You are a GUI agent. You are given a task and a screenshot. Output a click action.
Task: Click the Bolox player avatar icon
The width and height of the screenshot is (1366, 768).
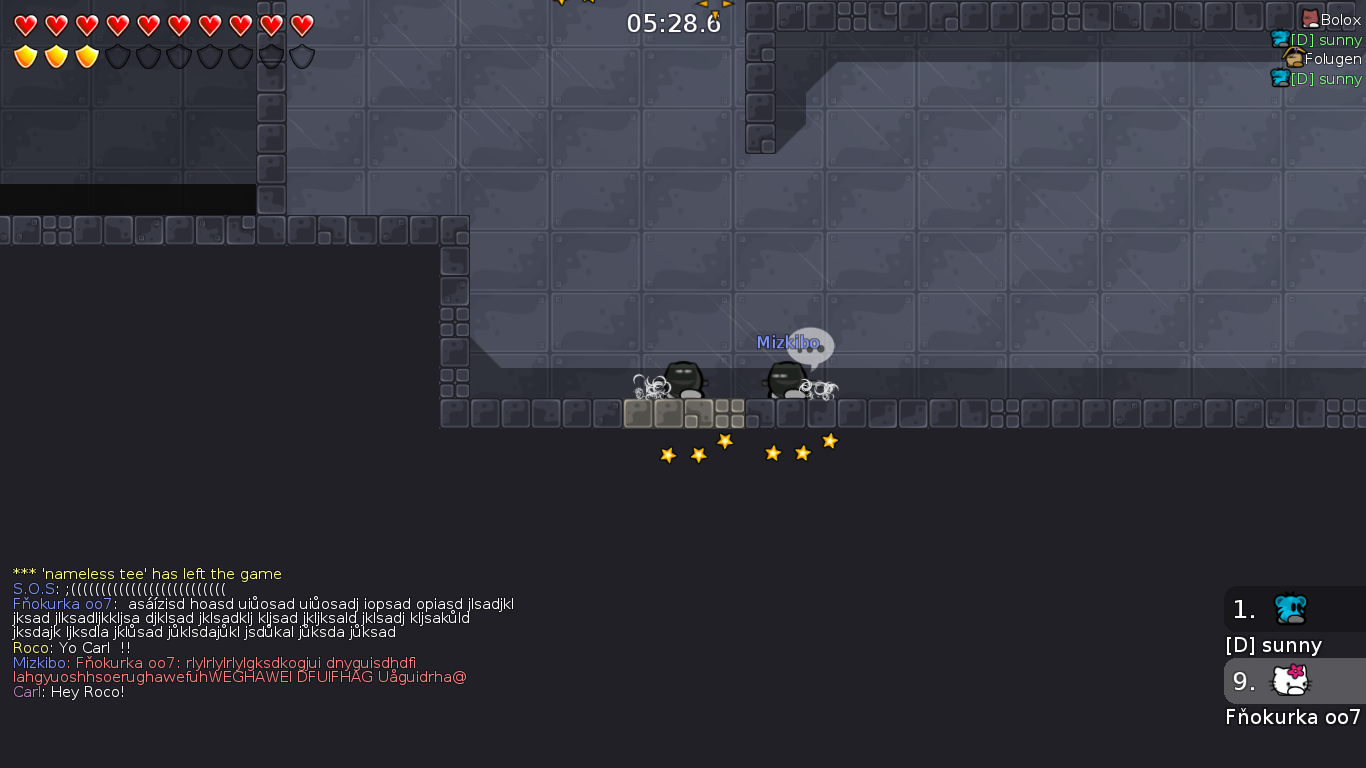point(1310,19)
